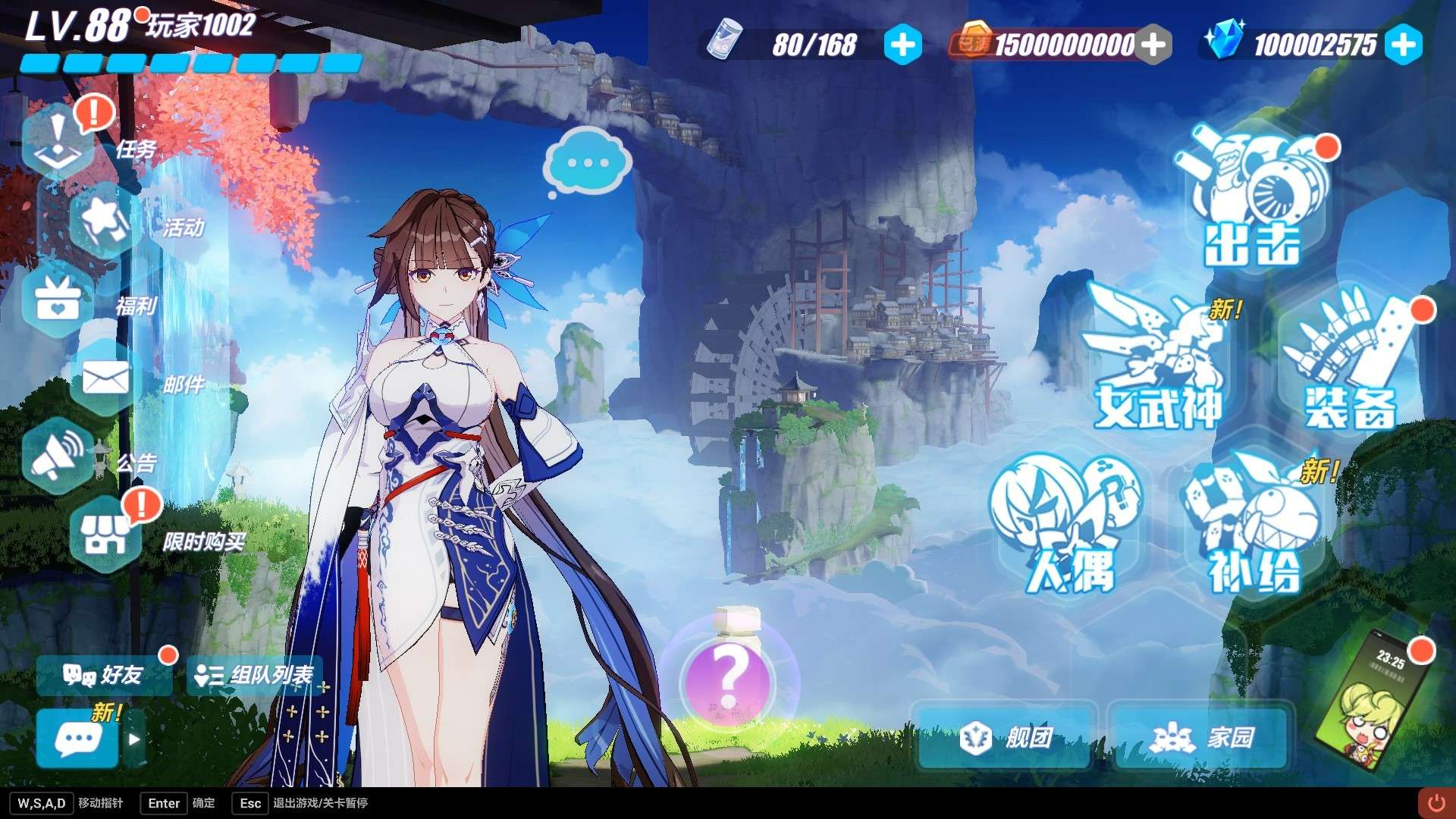Viewport: 1456px width, 819px height.
Task: Open the 公告 announcements megaphone icon
Action: point(59,455)
